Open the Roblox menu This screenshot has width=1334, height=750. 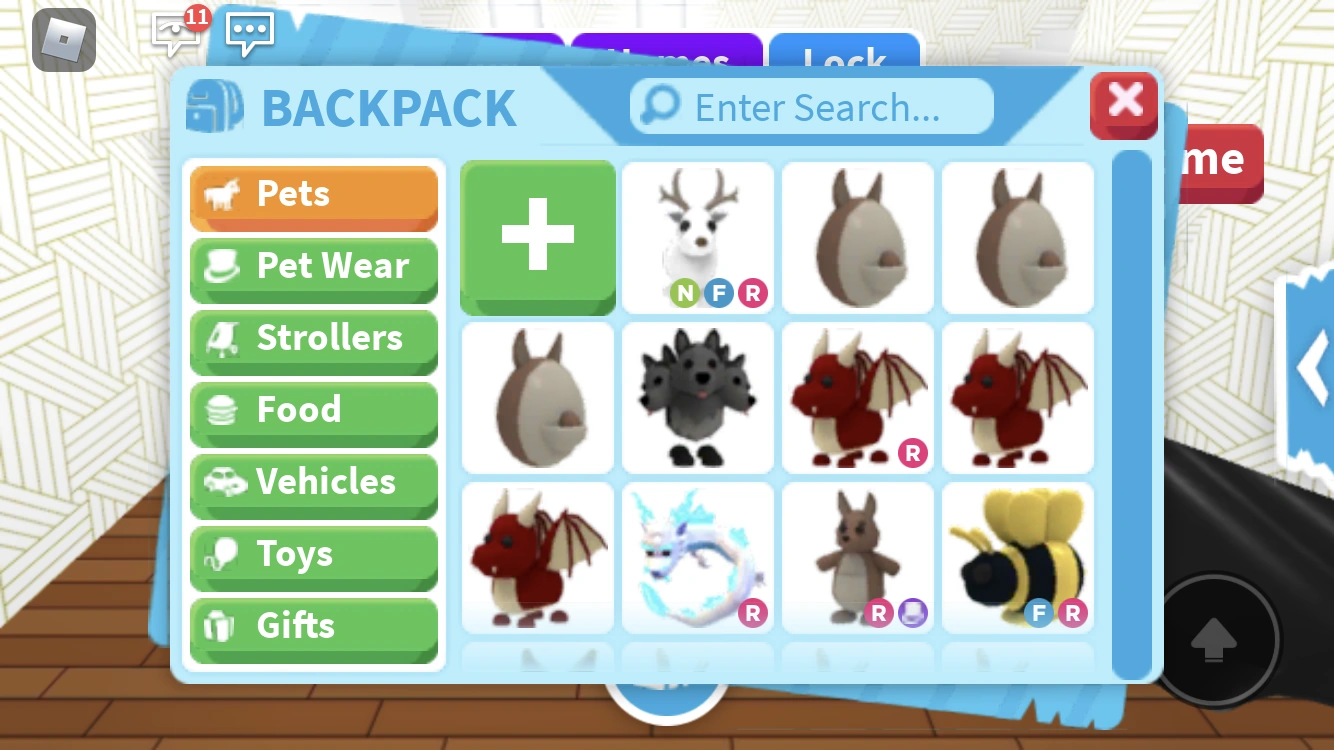point(62,40)
